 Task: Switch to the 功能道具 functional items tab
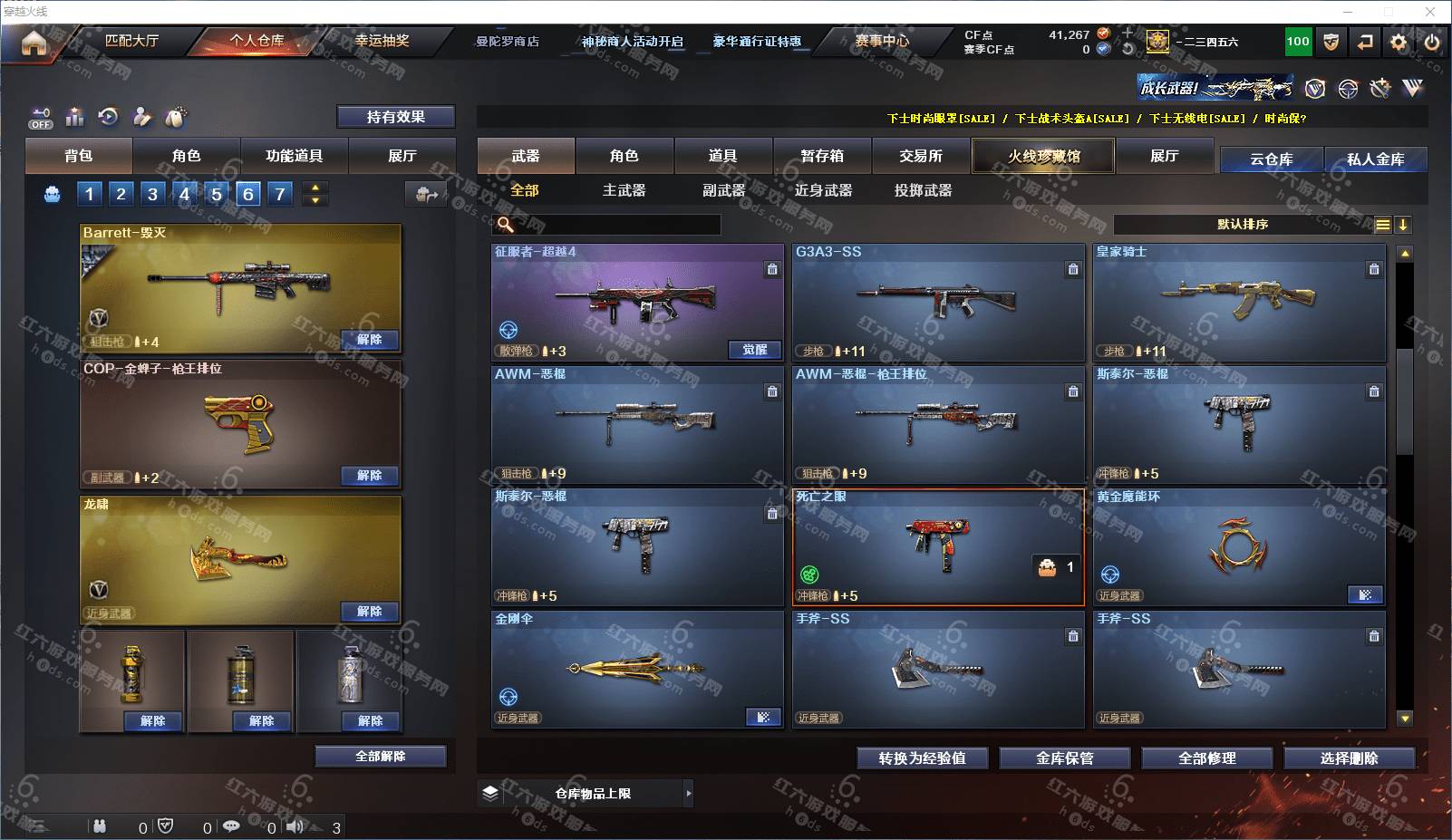click(294, 156)
